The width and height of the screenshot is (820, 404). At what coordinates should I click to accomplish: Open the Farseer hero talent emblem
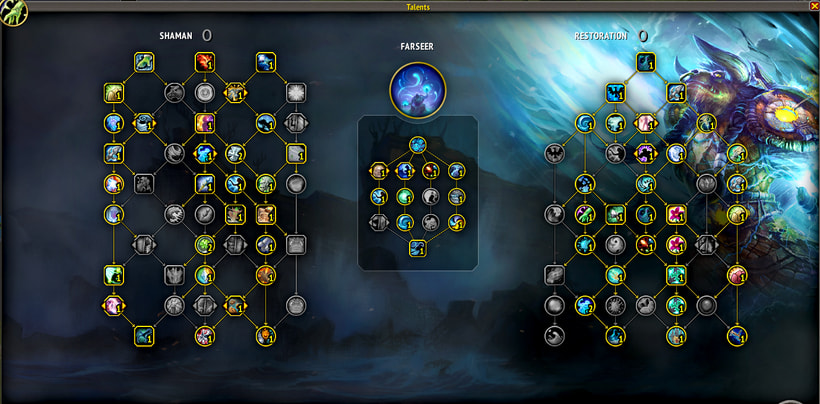(418, 85)
